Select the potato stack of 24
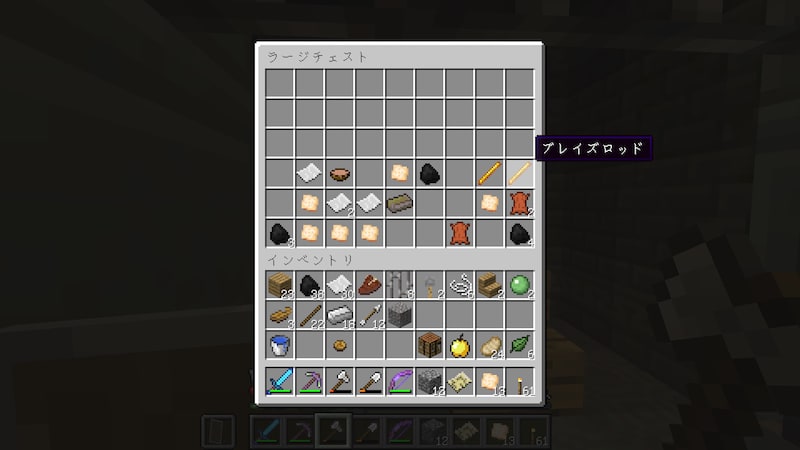This screenshot has height=450, width=800. [x=489, y=346]
